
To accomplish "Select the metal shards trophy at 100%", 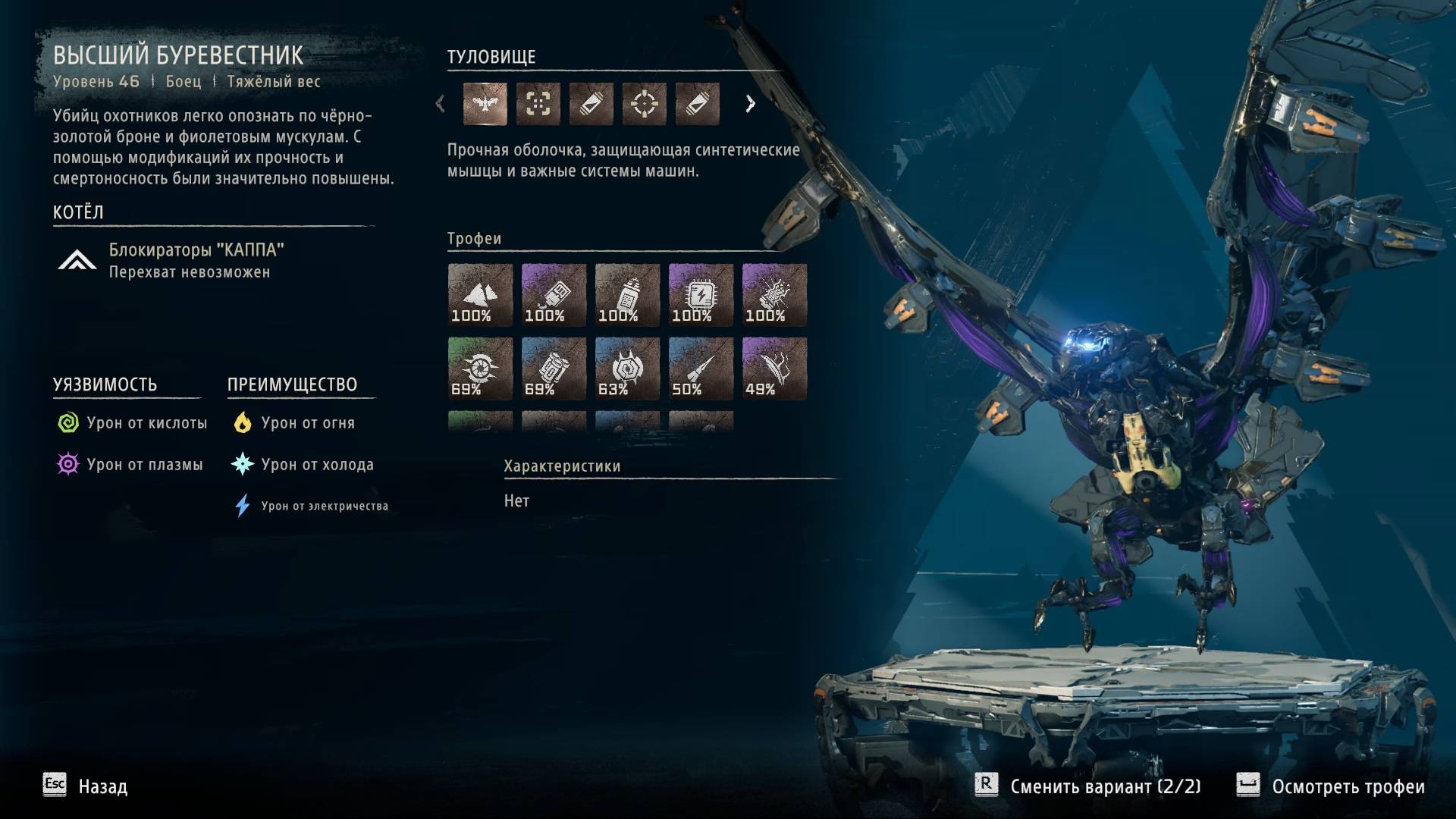I will 480,295.
